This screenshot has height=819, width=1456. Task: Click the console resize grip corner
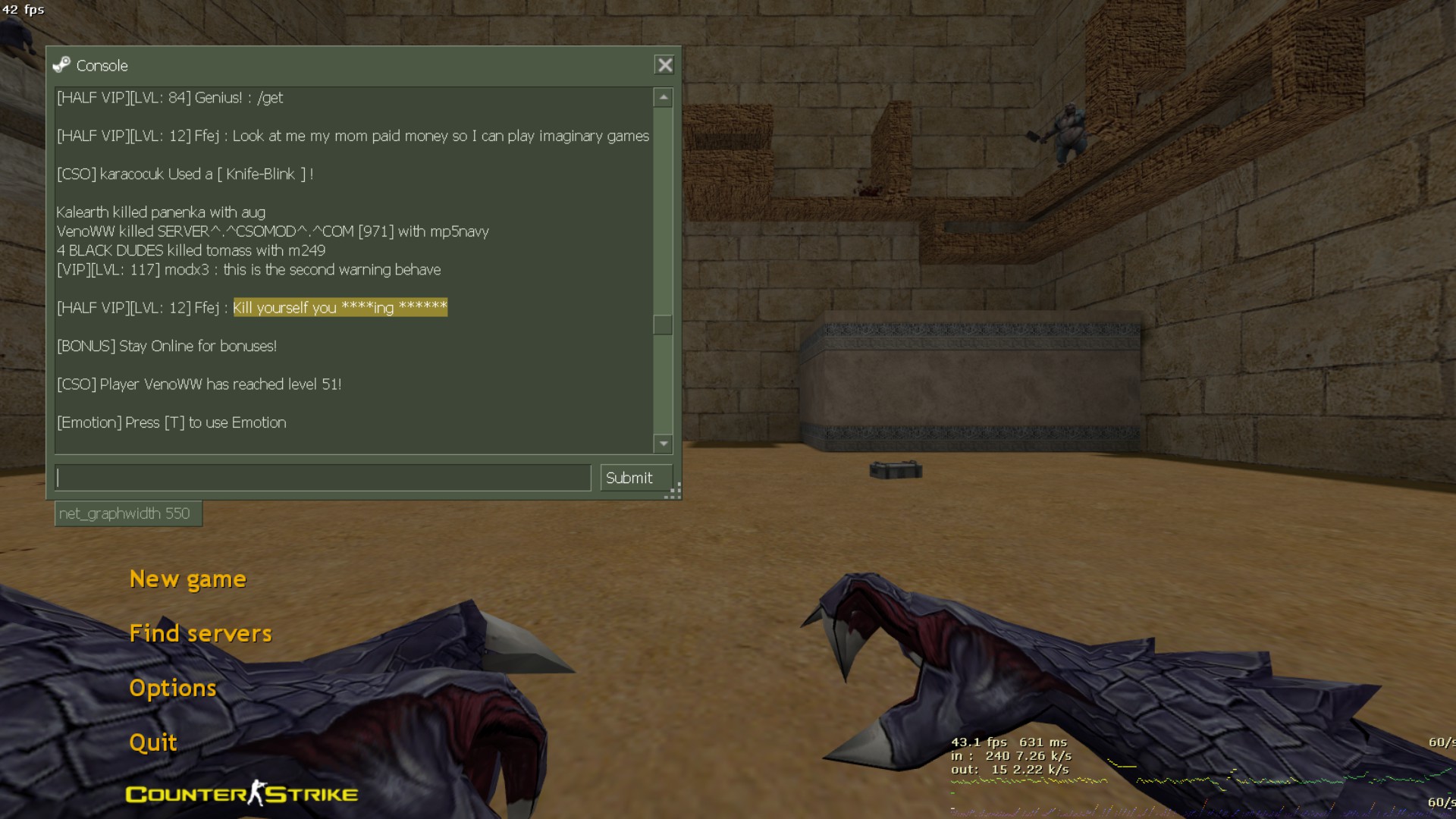tap(674, 492)
